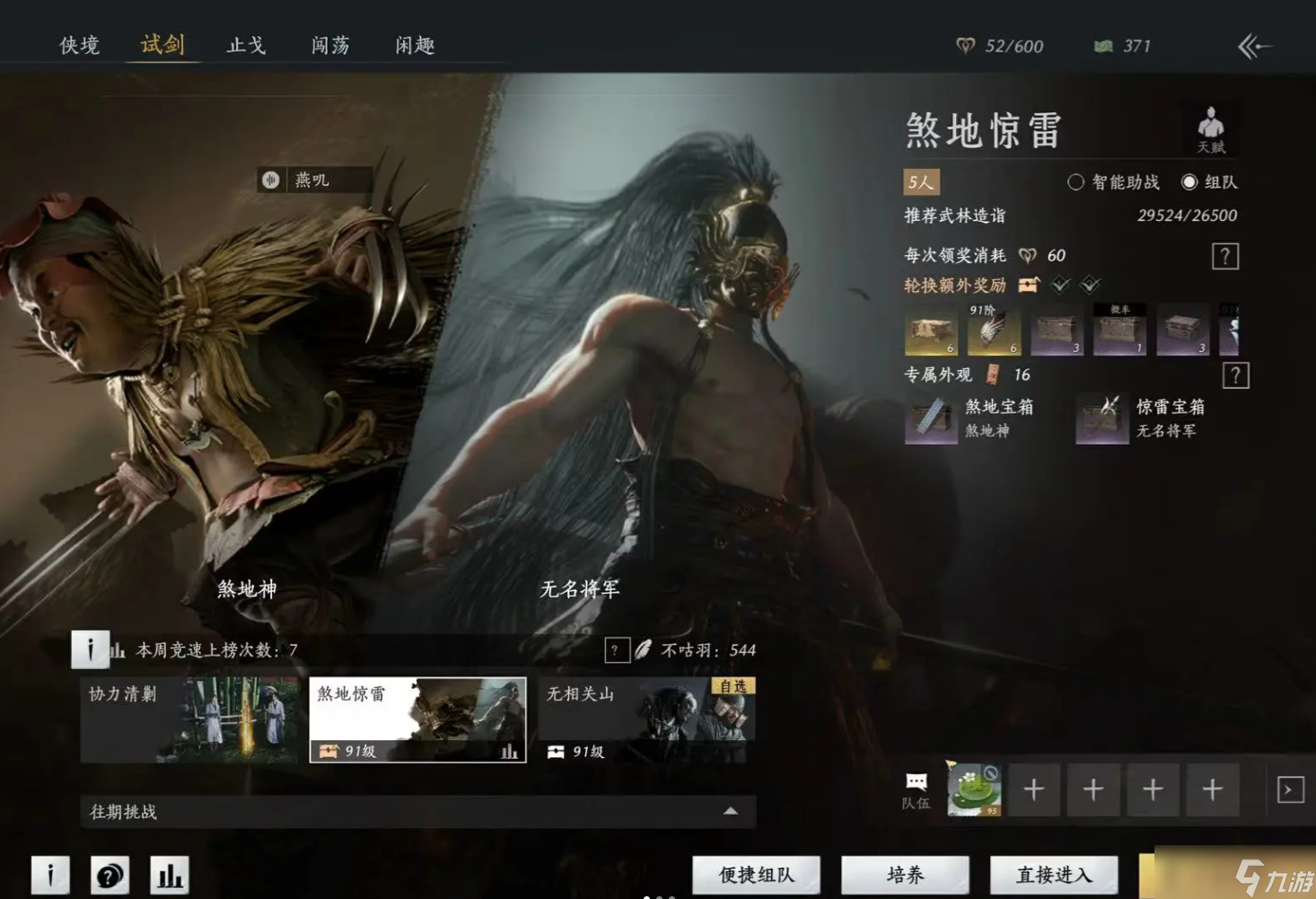Viewport: 1316px width, 899px height.
Task: Select the 组队 radio option
Action: click(1189, 182)
